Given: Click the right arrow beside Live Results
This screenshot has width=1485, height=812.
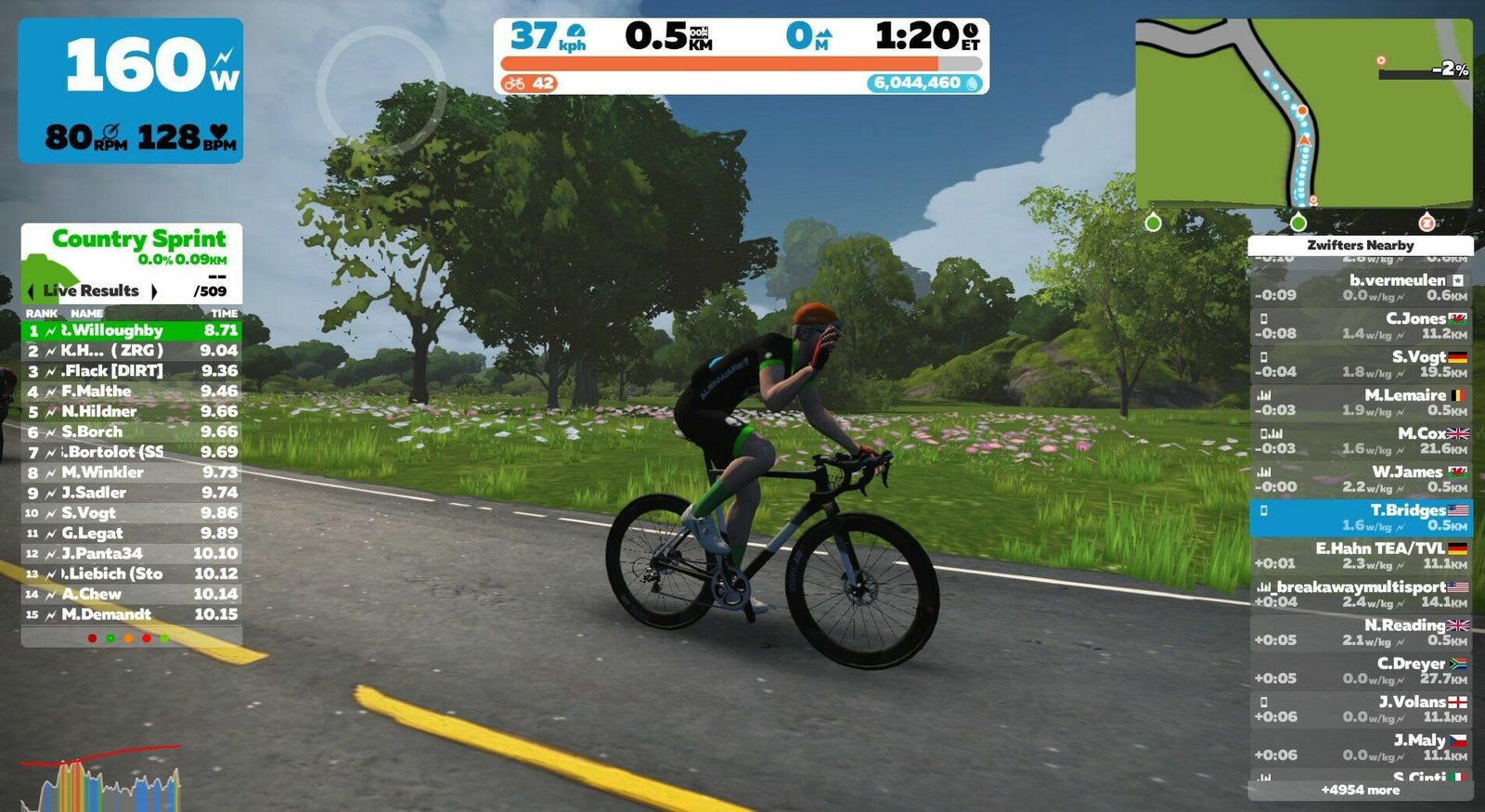Looking at the screenshot, I should pos(154,291).
